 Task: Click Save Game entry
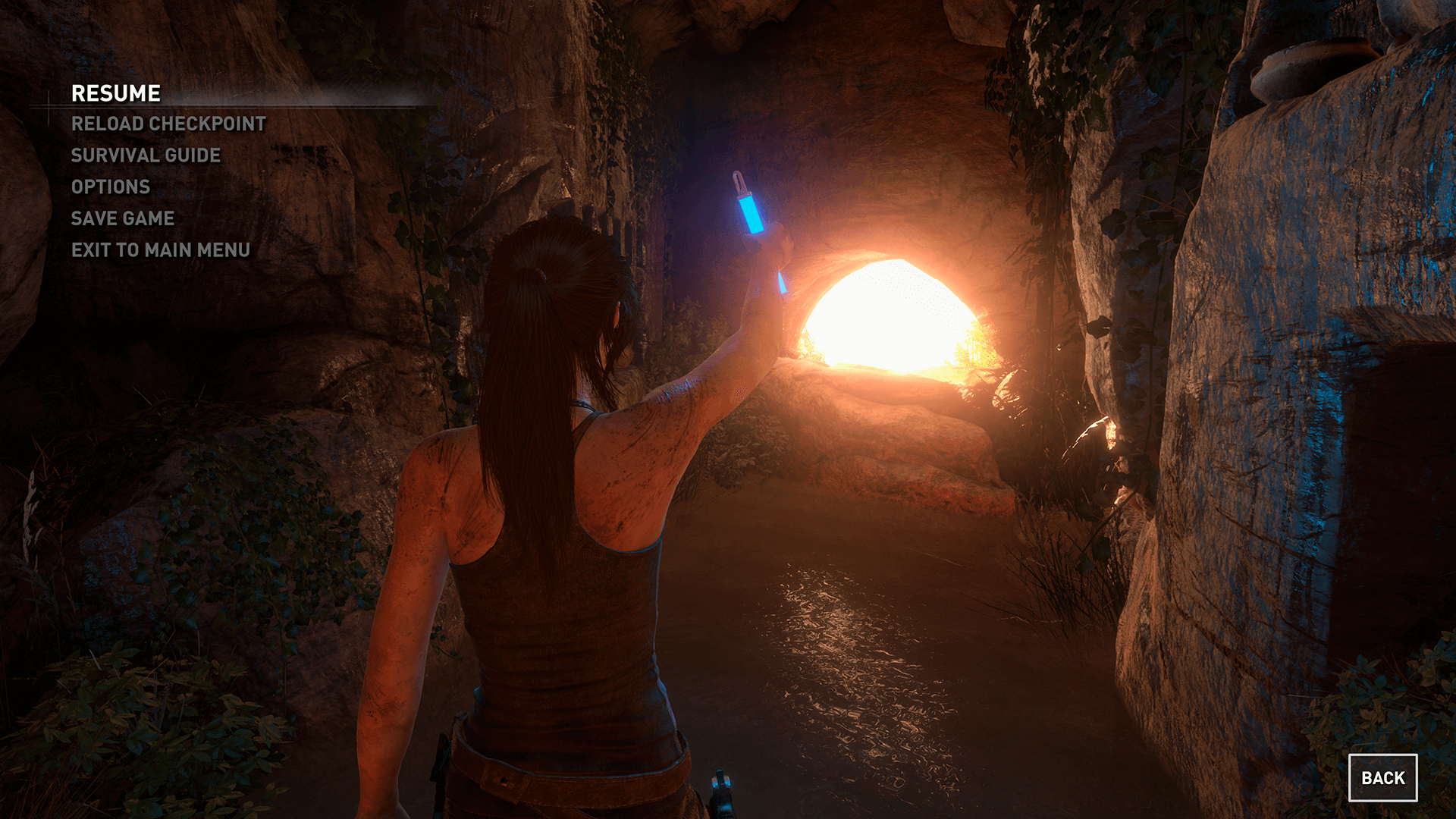[x=123, y=218]
